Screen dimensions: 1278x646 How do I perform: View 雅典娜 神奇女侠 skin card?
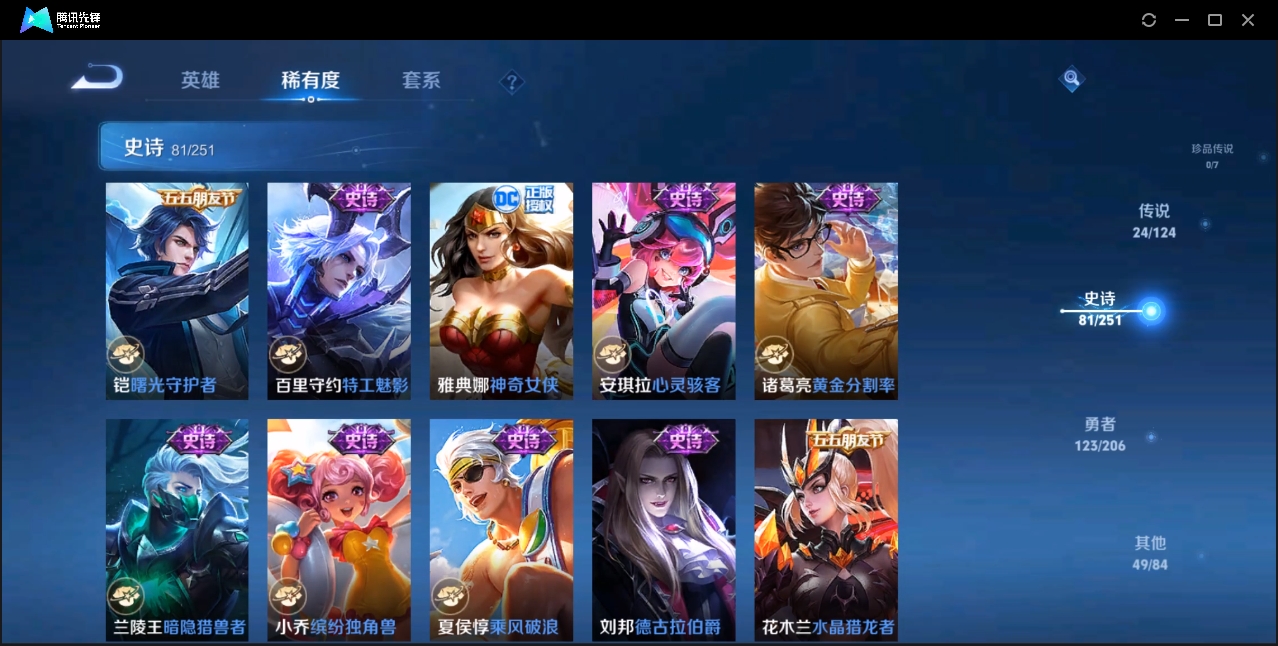[501, 291]
